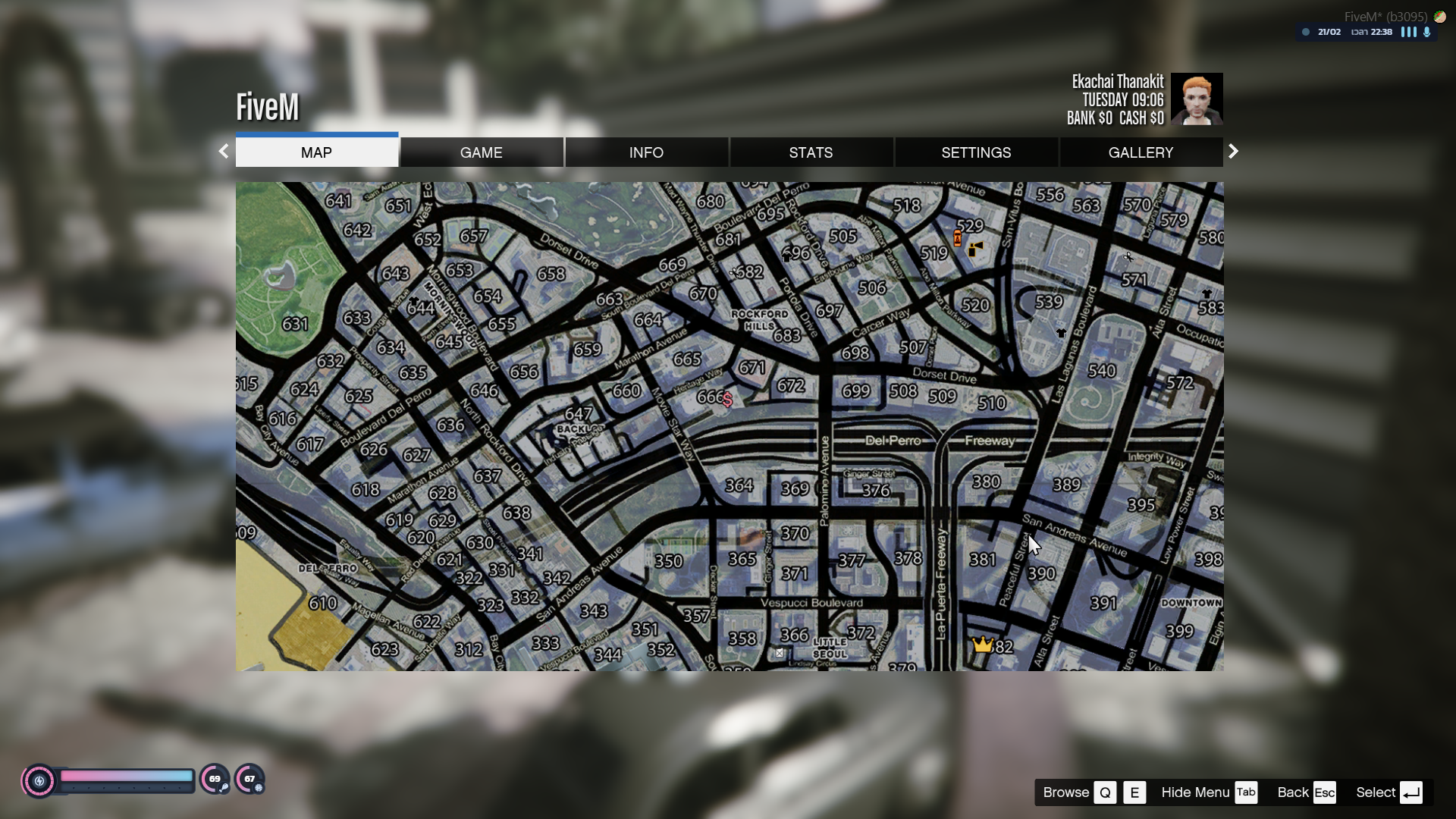The height and width of the screenshot is (819, 1456).
Task: Click the left arrow beside the tabs
Action: [x=224, y=152]
